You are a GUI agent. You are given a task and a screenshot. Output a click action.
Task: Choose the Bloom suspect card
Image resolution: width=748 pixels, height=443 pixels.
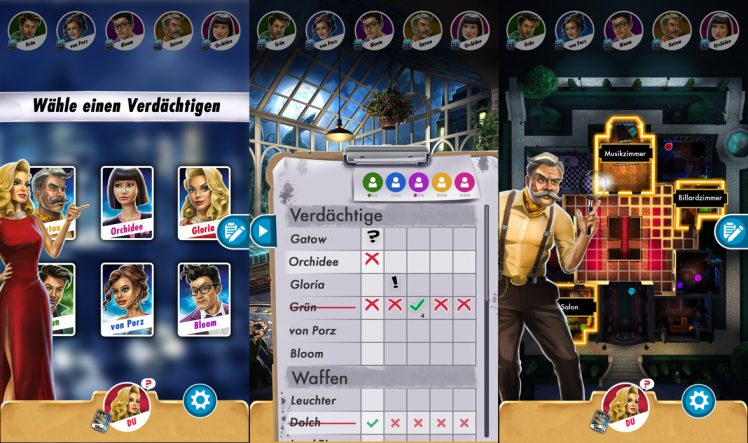pyautogui.click(x=204, y=298)
